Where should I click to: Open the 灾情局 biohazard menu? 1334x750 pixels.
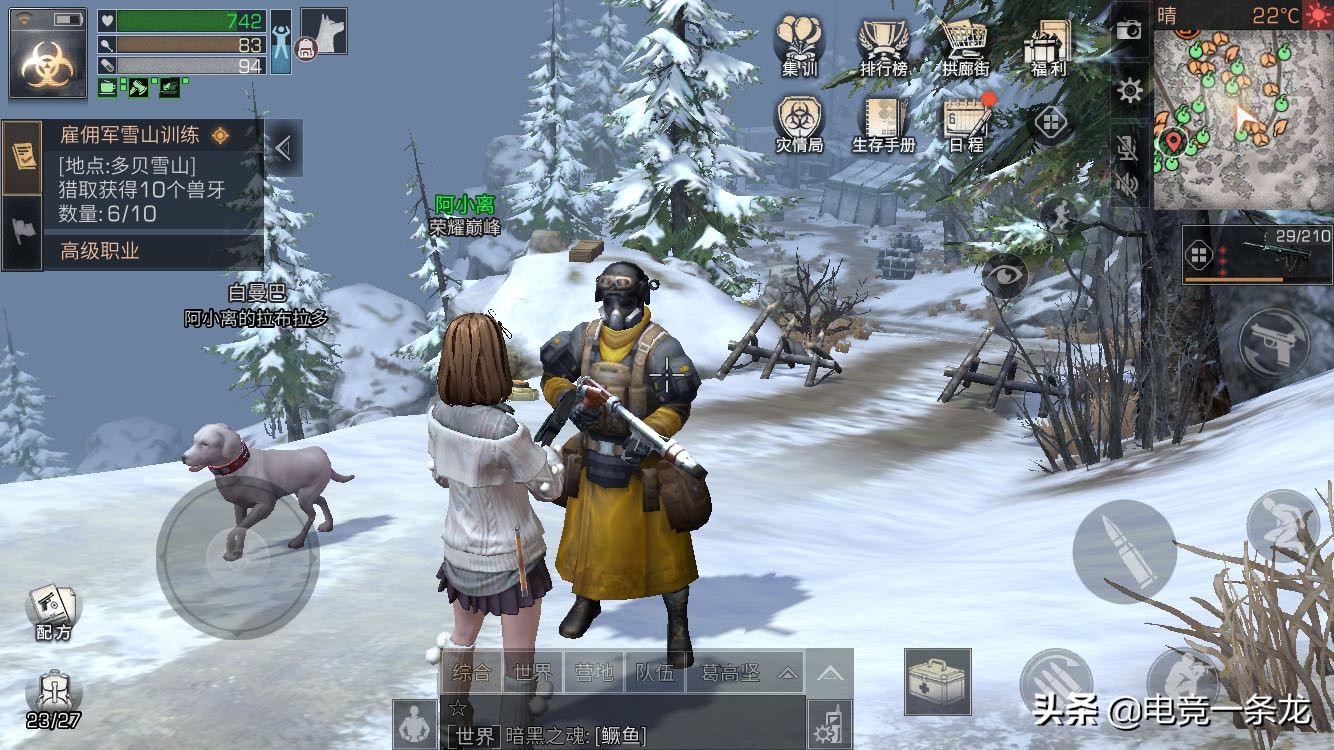tap(799, 122)
